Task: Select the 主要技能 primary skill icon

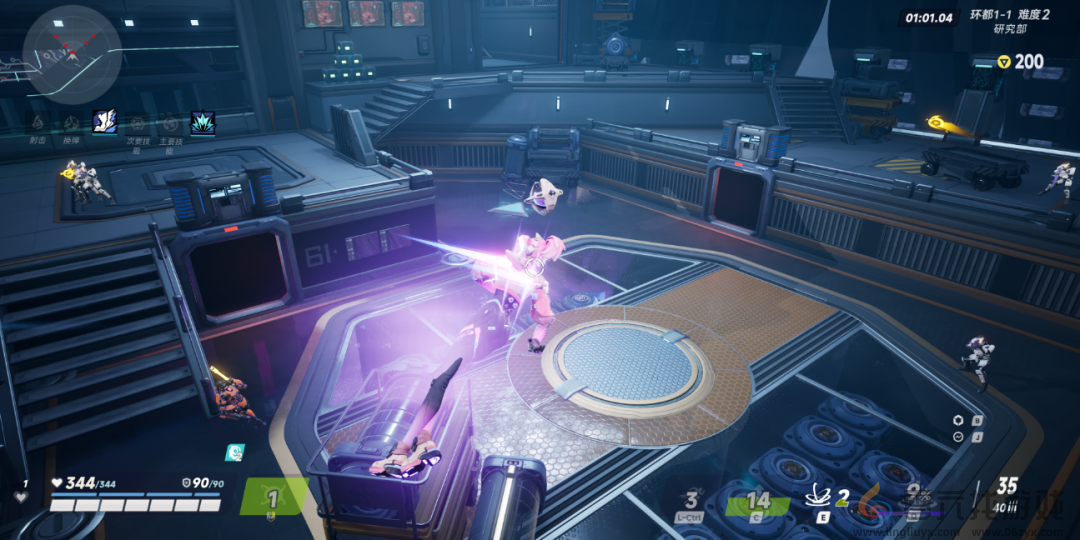Action: 170,122
